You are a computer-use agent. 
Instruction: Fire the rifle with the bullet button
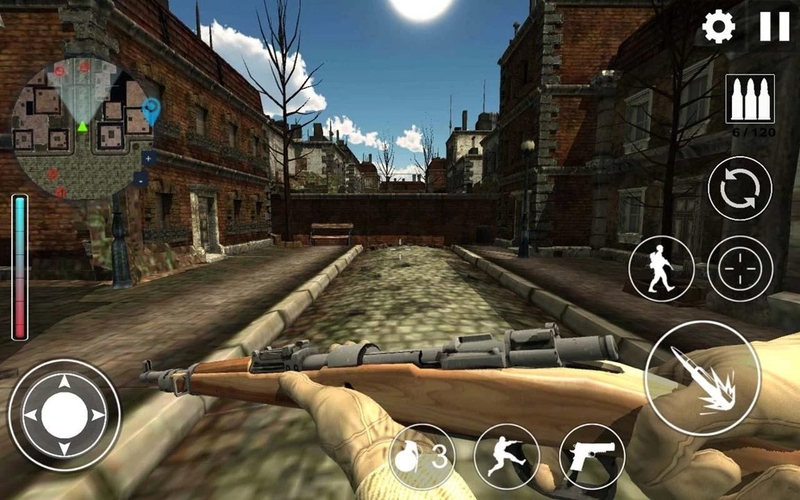702,379
